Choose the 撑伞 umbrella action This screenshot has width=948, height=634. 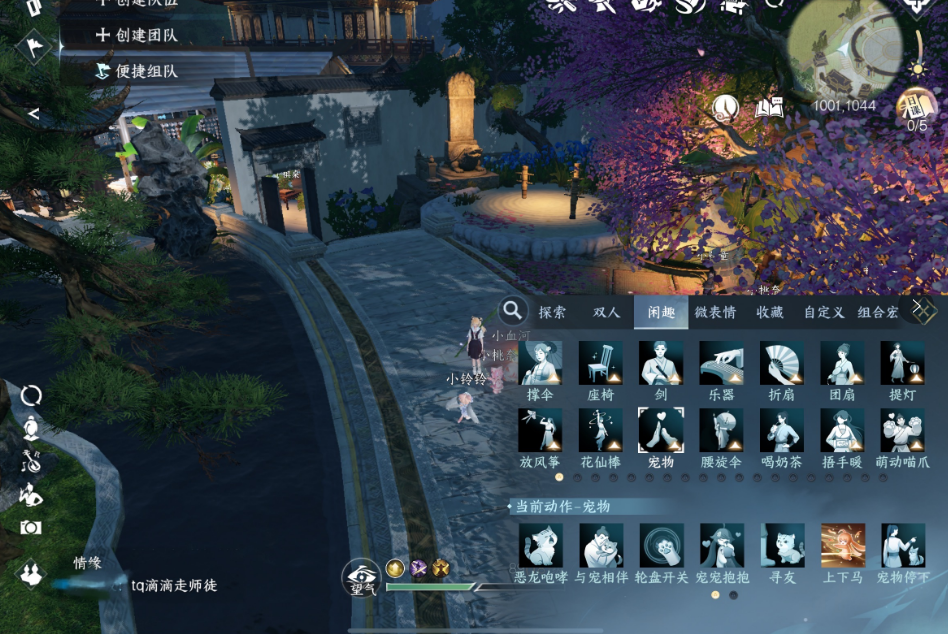point(540,363)
